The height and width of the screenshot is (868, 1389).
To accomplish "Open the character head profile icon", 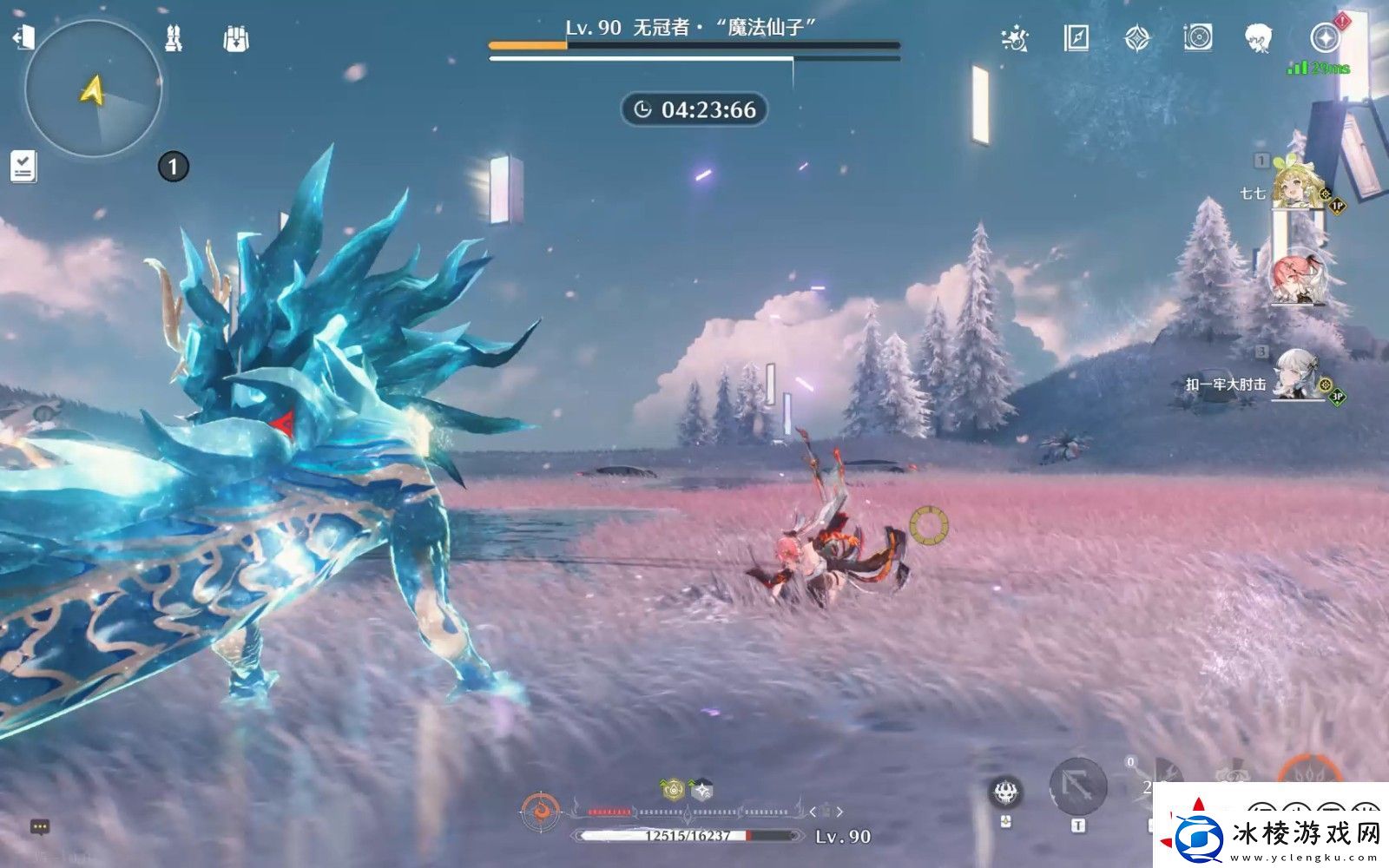I will (1259, 38).
